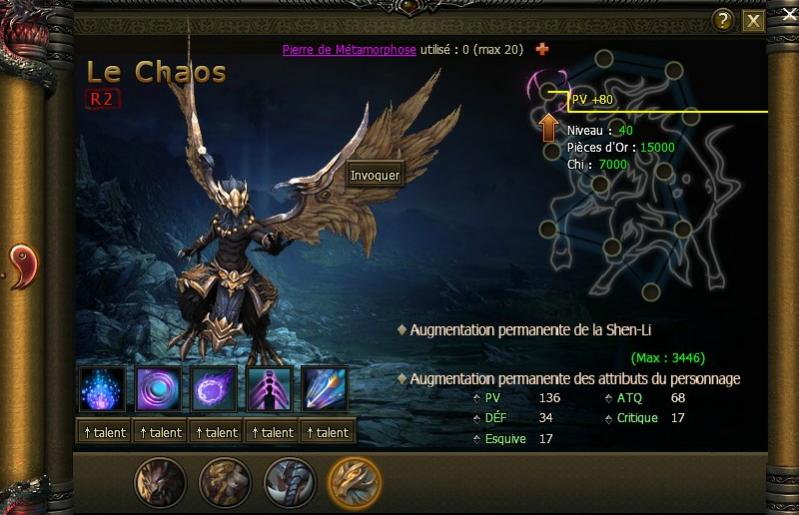Open the Pierre de Métamorphose link
The width and height of the screenshot is (799, 515).
(349, 49)
